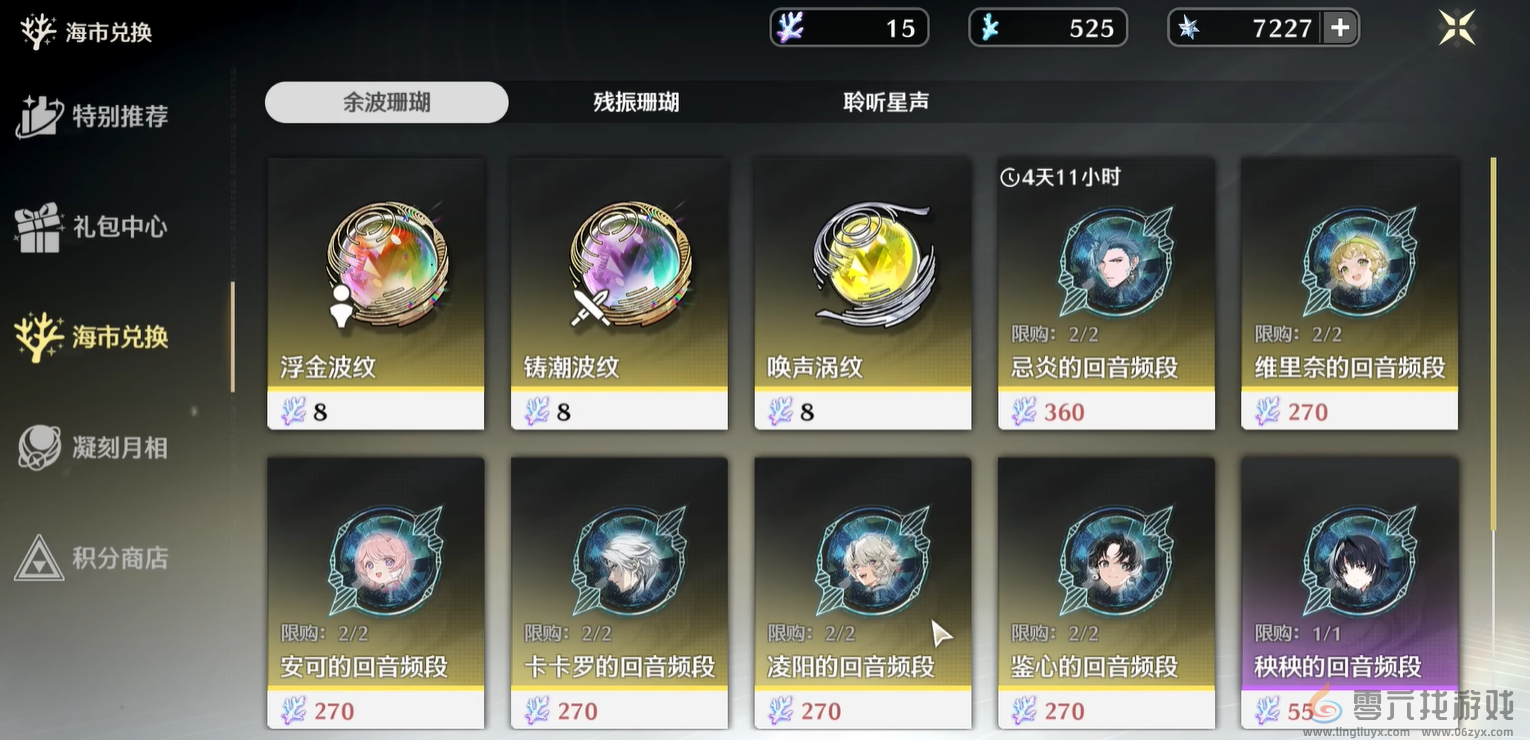Purchase the 浮金波纹 item
This screenshot has width=1530, height=740.
375,293
